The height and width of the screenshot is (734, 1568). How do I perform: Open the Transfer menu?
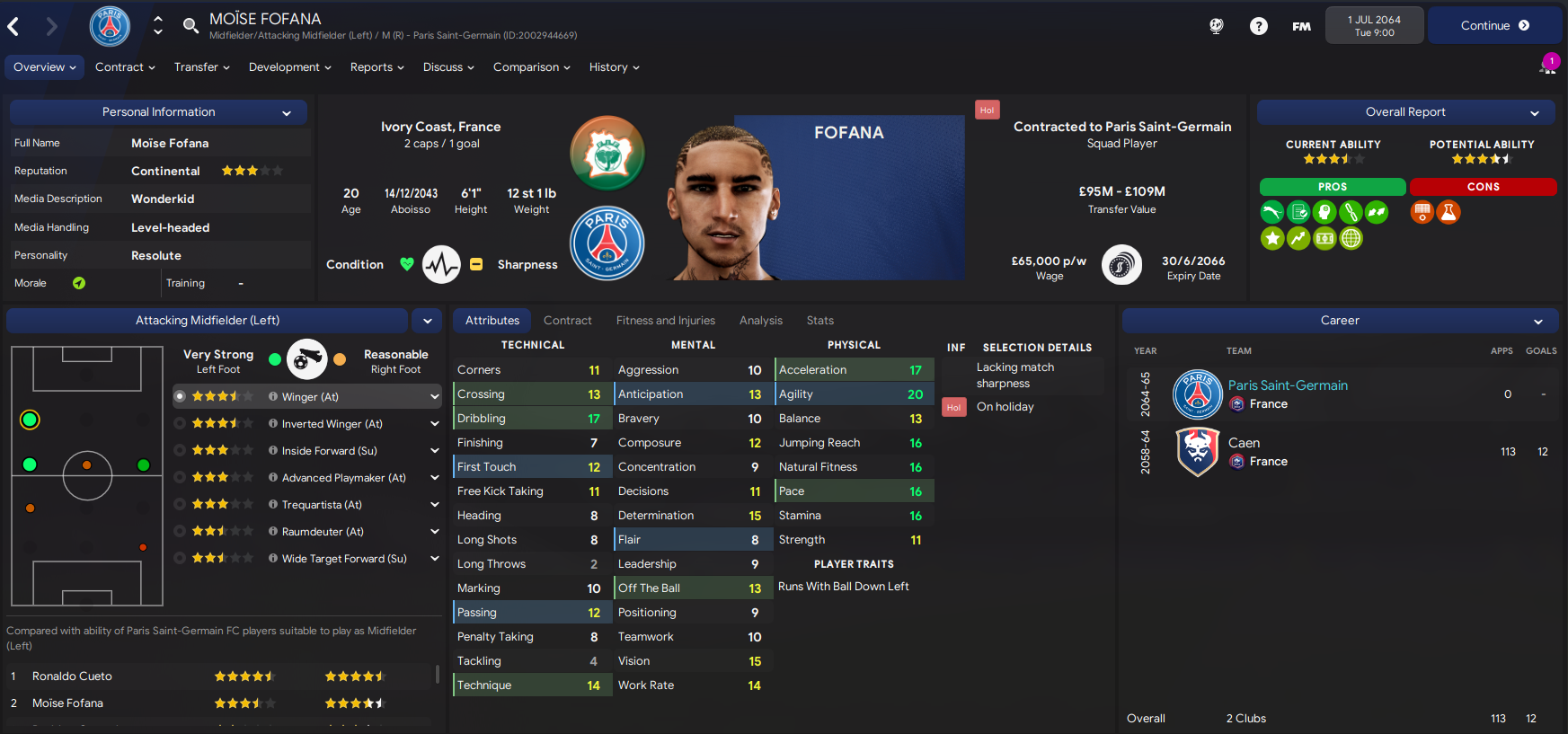[x=201, y=67]
